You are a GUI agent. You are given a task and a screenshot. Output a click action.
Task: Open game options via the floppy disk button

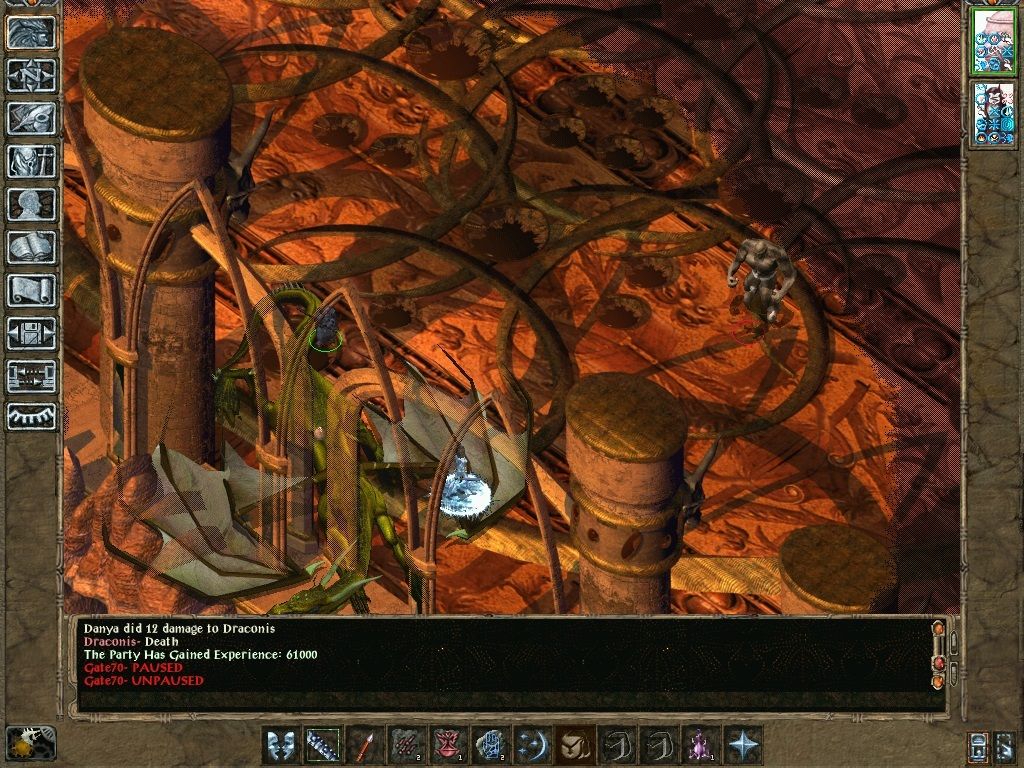pyautogui.click(x=31, y=333)
